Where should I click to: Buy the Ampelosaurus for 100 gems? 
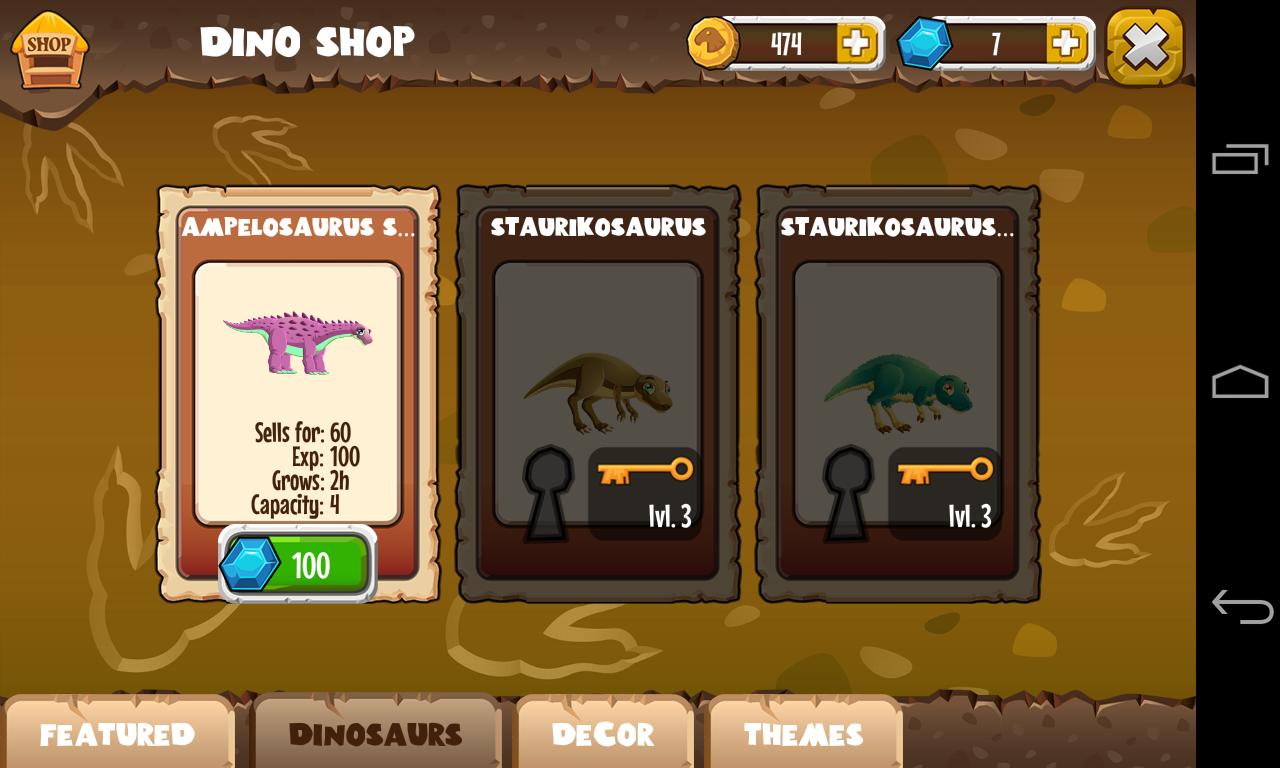tap(297, 564)
